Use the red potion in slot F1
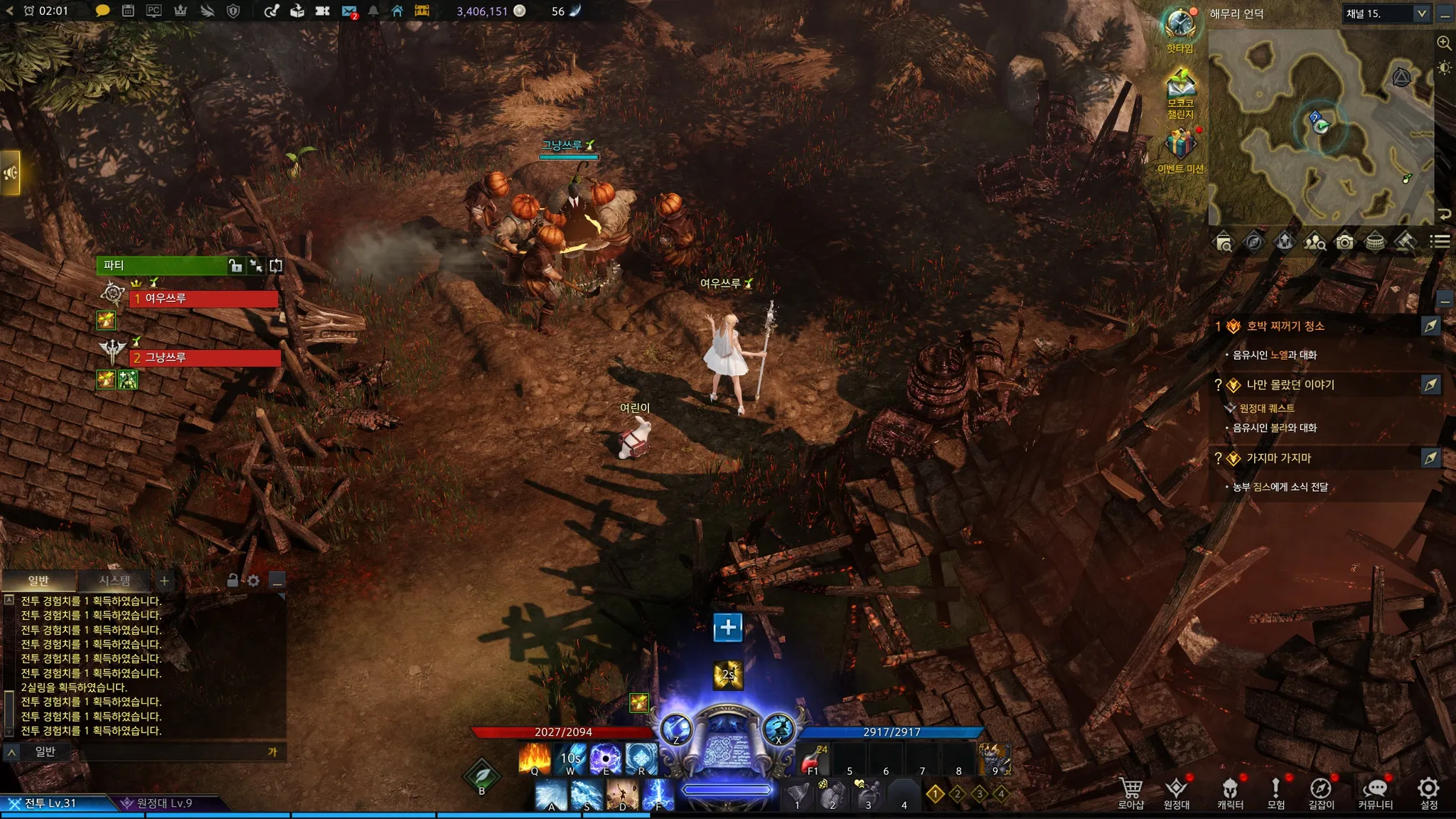This screenshot has width=1456, height=819. click(813, 759)
